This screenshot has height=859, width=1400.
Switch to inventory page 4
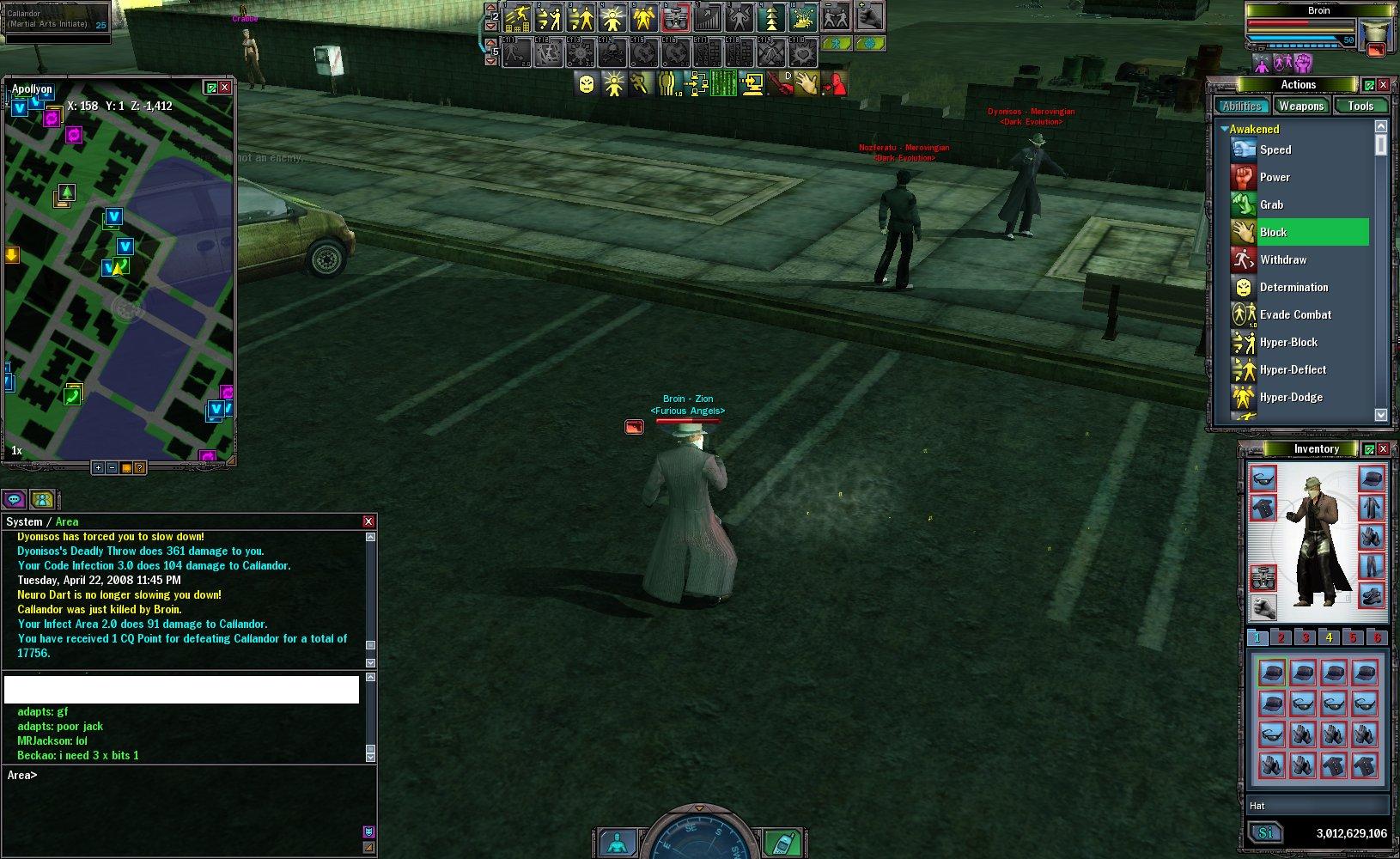[x=1329, y=637]
